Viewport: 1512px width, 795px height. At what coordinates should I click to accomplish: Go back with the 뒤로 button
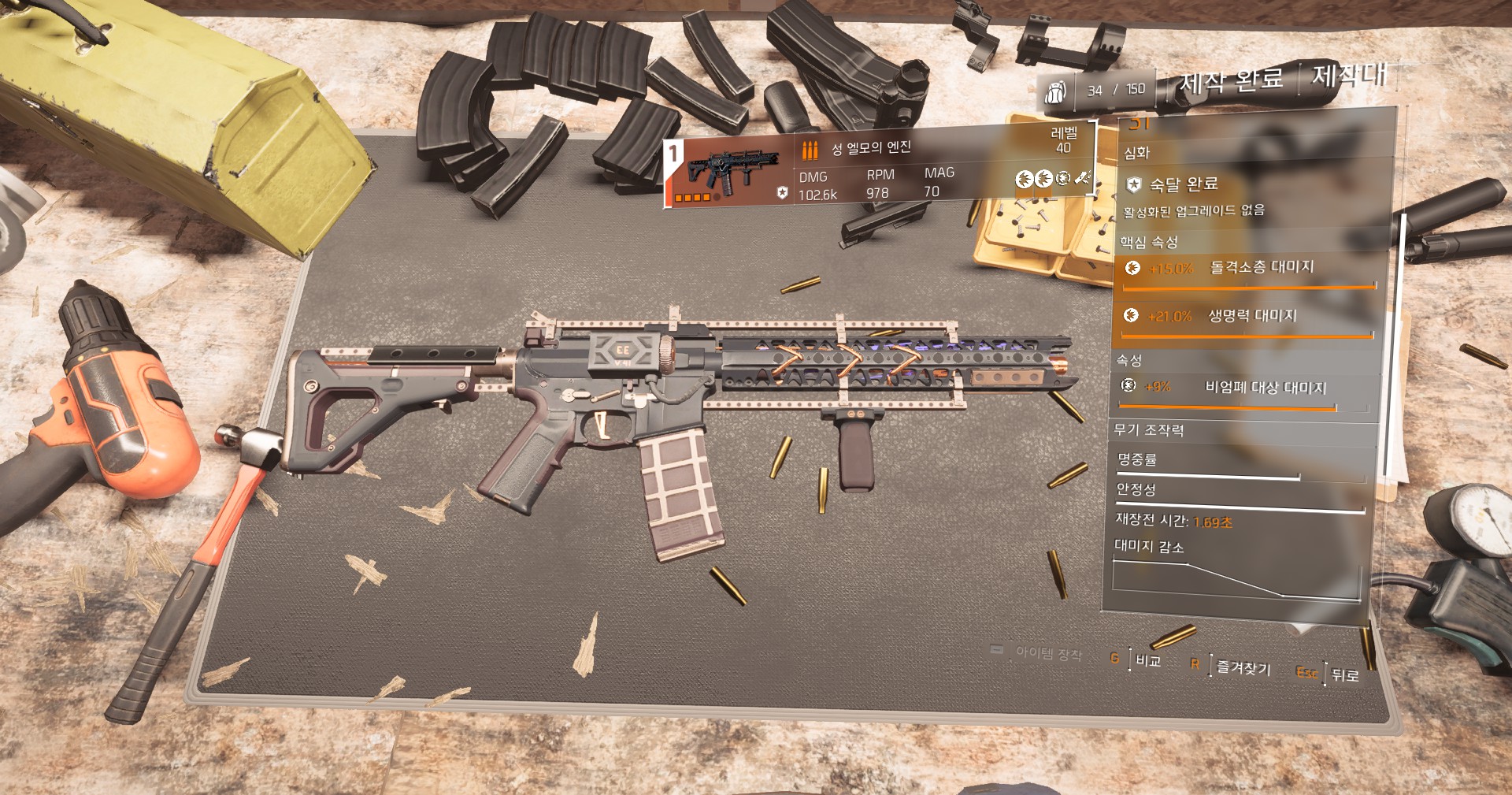(x=1344, y=674)
